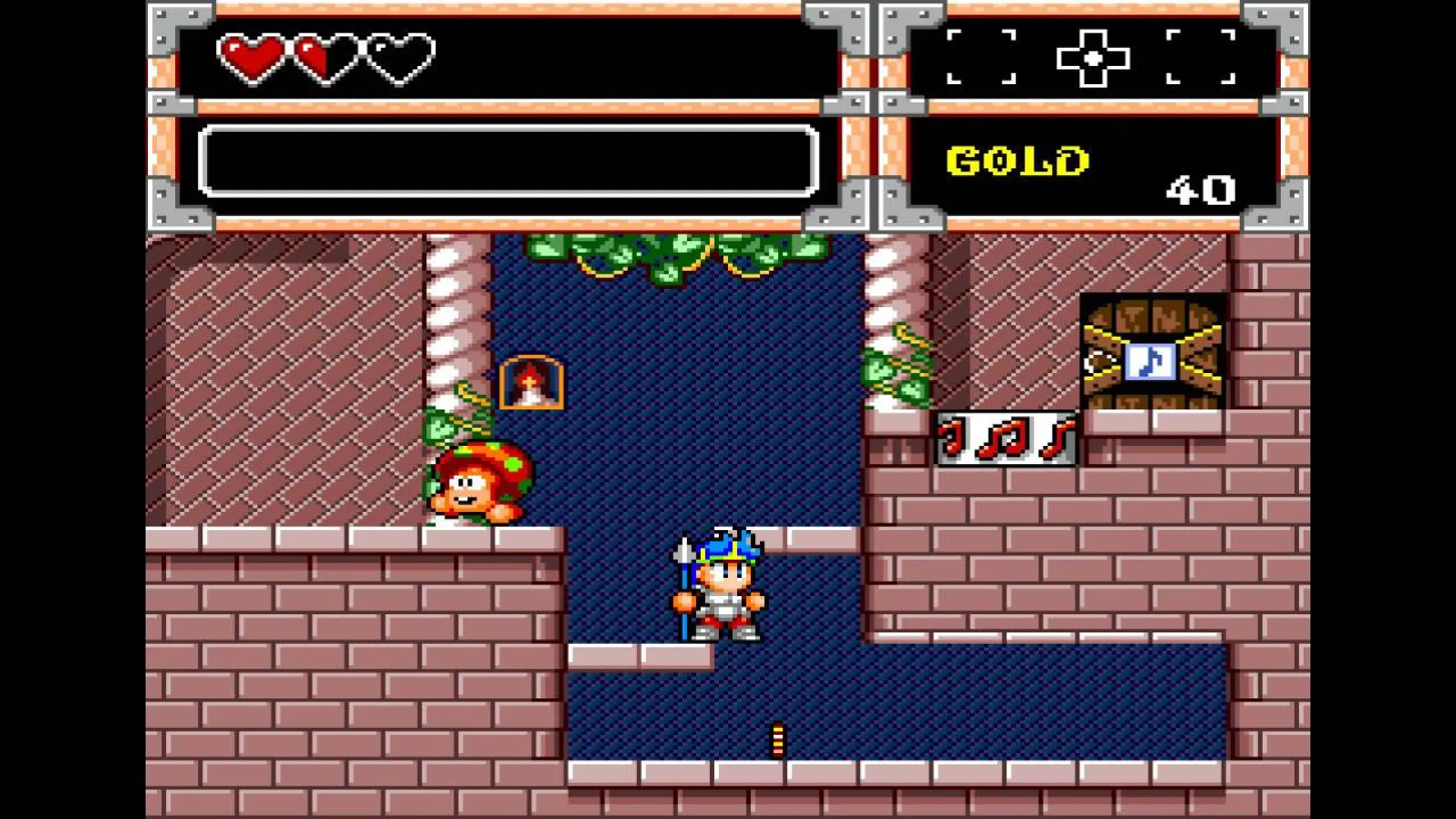This screenshot has height=819, width=1456.
Task: Click the empty message window panel
Action: [x=508, y=161]
